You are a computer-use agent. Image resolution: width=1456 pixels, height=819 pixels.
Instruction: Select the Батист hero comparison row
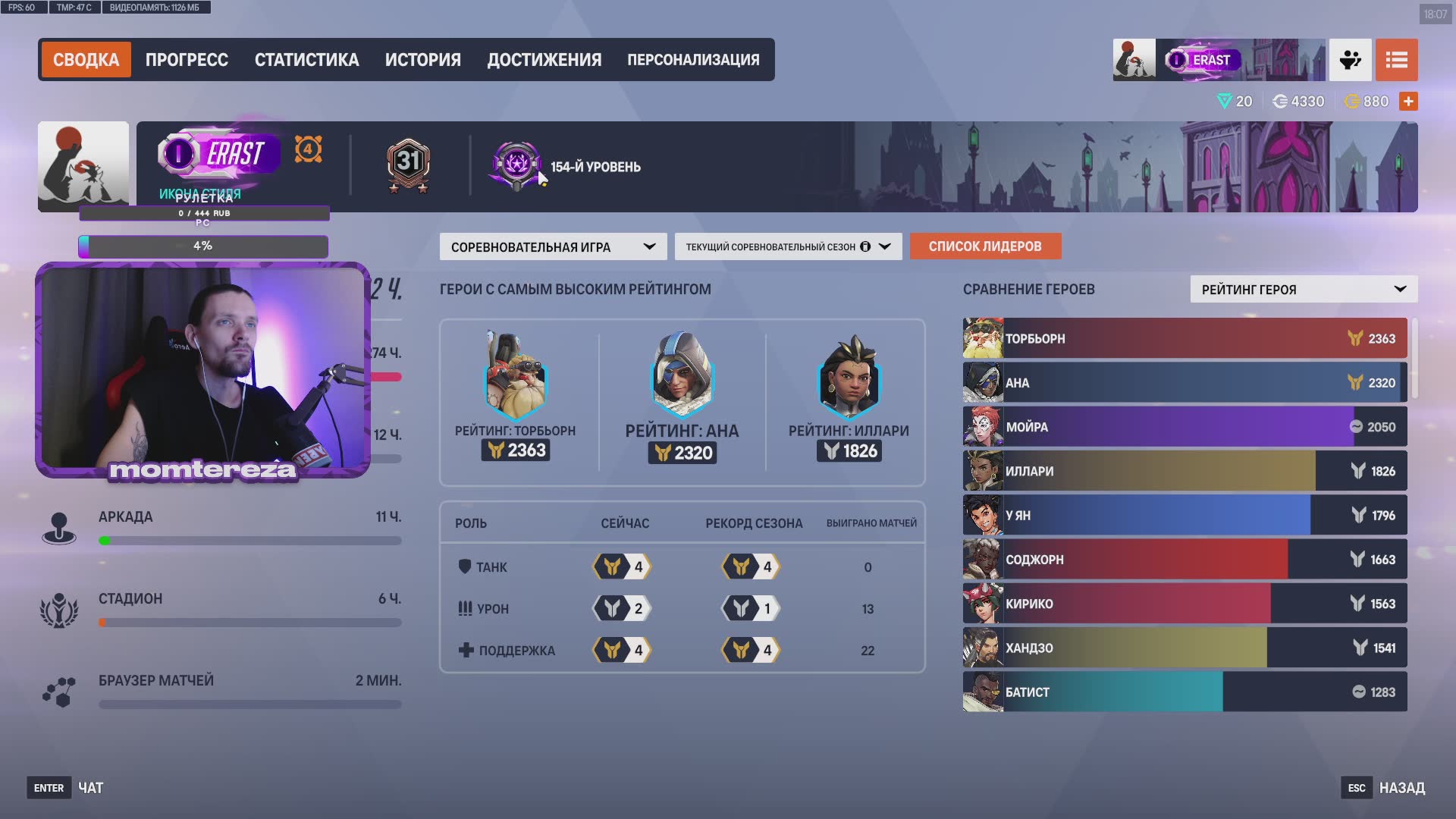click(1185, 692)
